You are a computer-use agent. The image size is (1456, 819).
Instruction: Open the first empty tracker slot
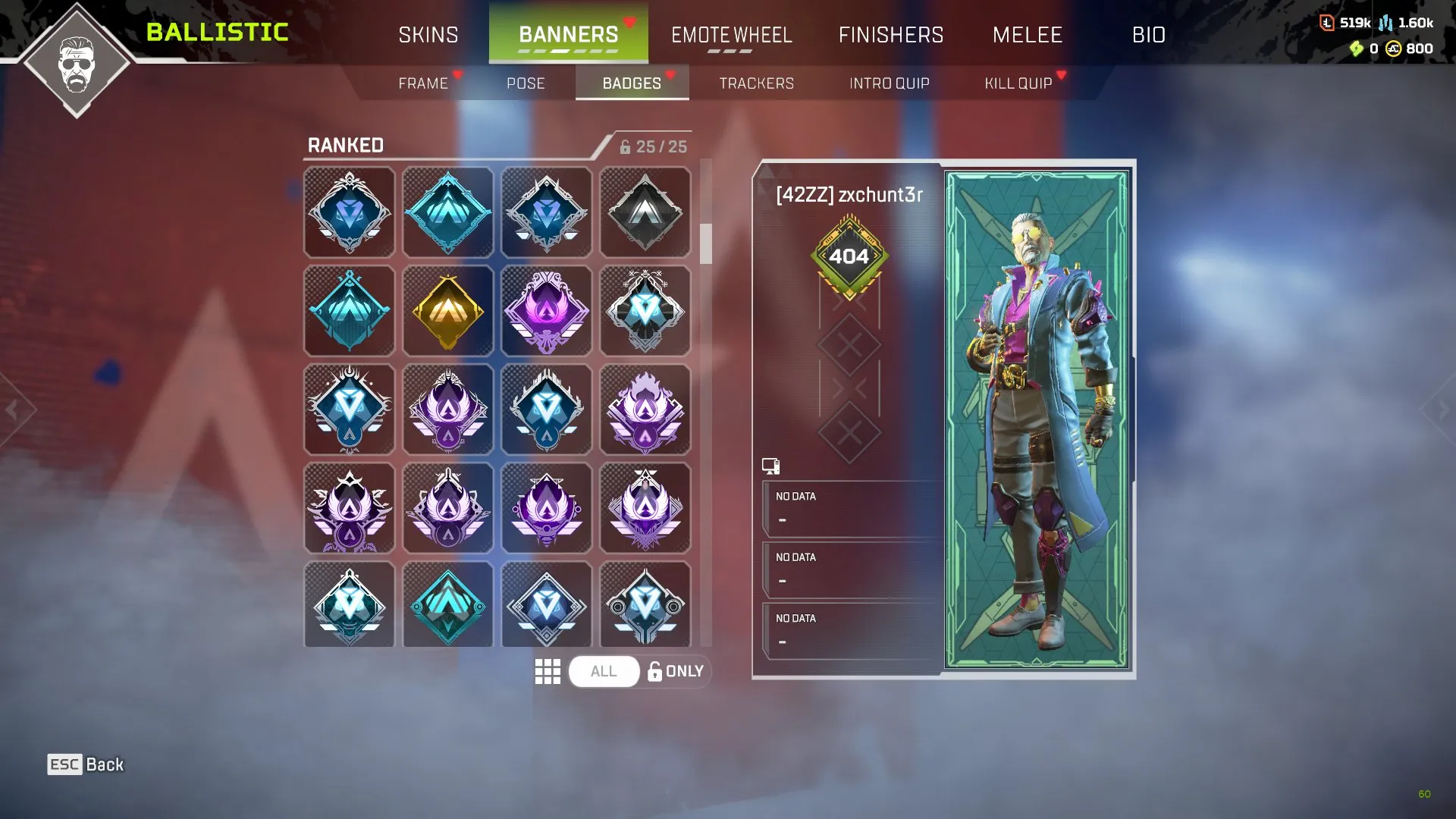coord(849,507)
